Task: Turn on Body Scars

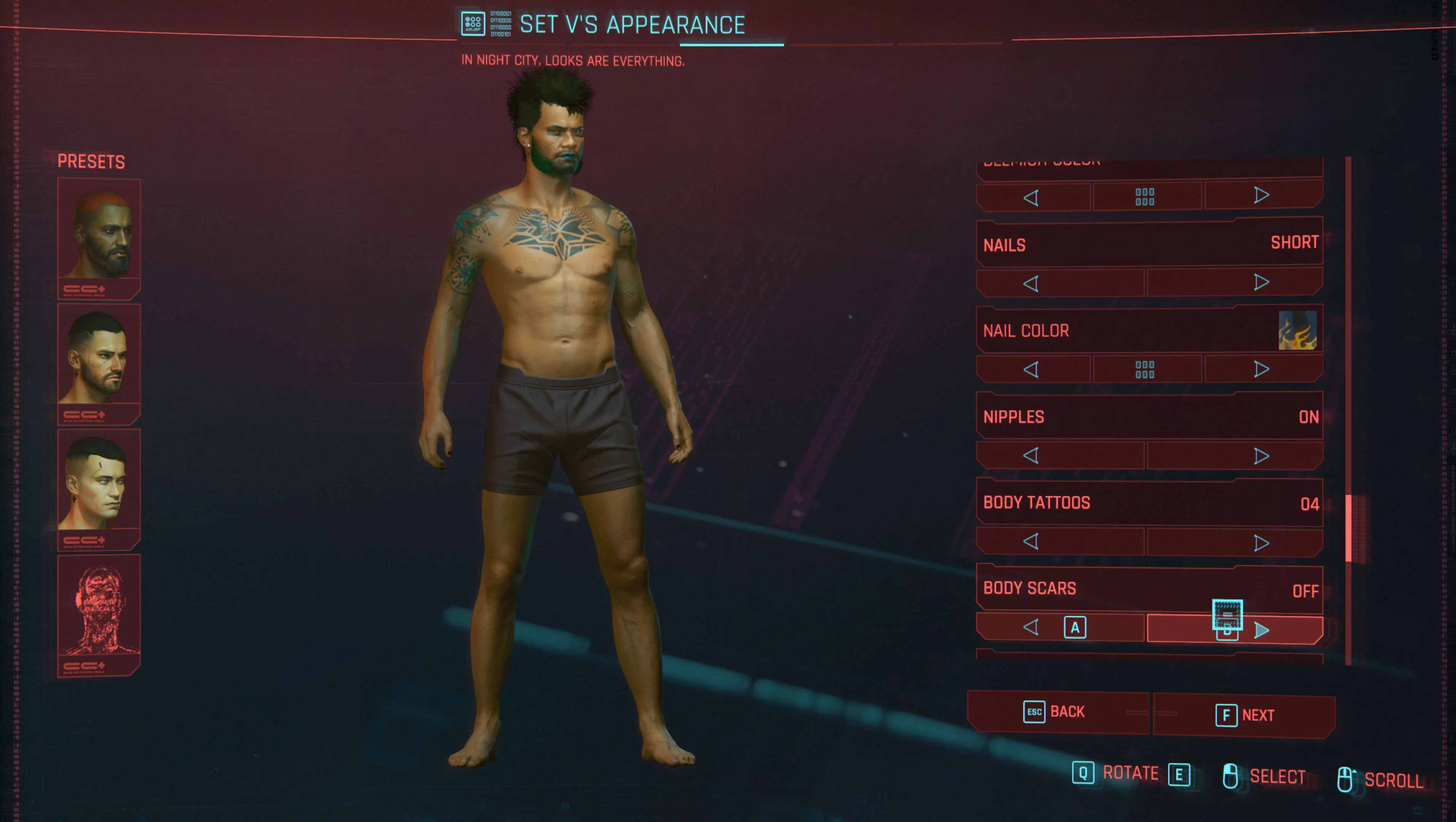Action: click(1262, 630)
